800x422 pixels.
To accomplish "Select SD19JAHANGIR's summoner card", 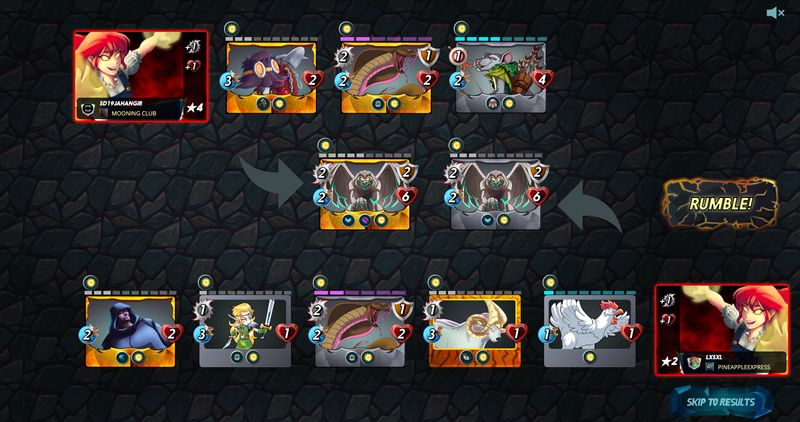I will pos(141,76).
